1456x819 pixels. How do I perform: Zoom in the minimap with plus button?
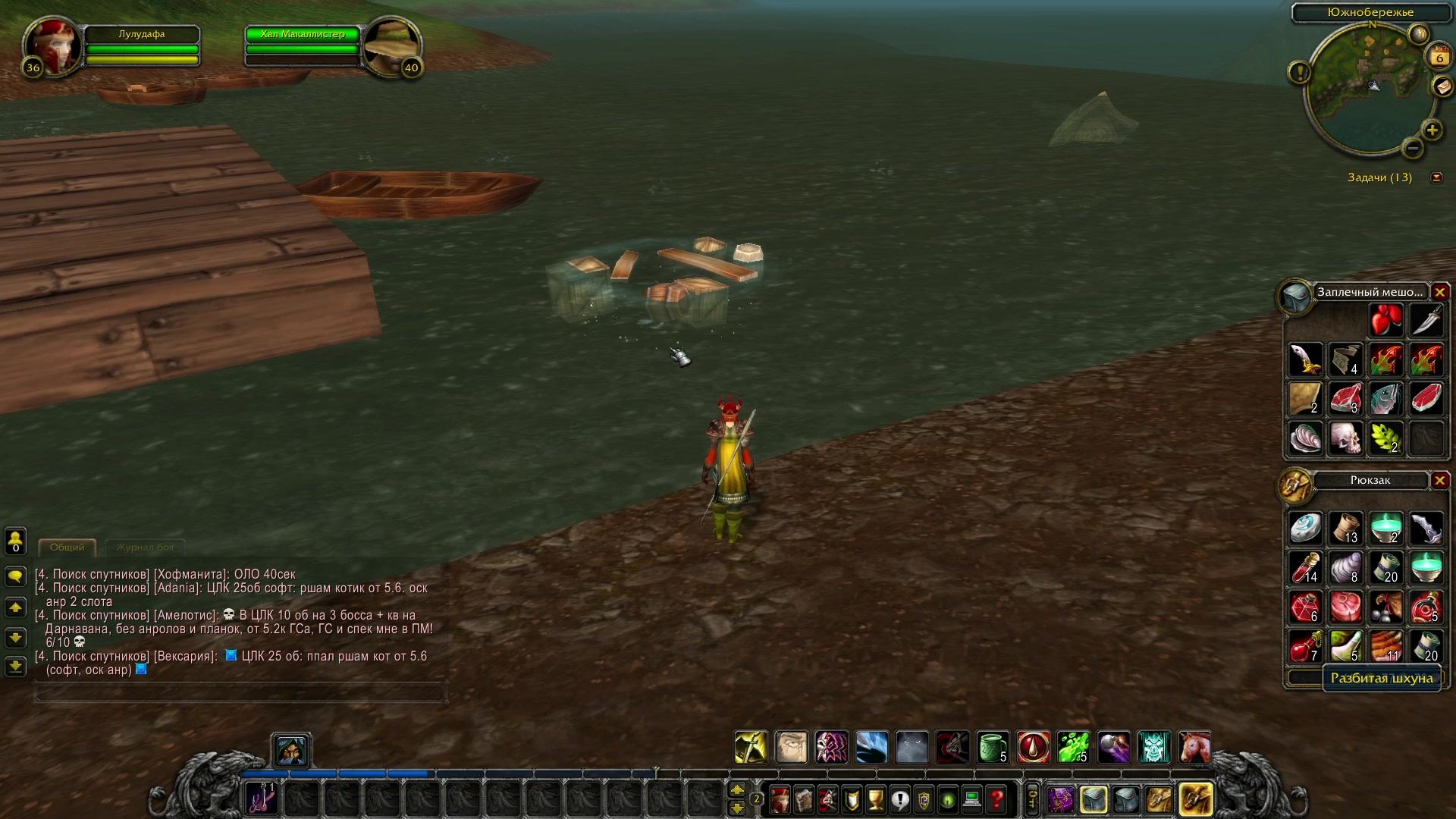[x=1432, y=130]
